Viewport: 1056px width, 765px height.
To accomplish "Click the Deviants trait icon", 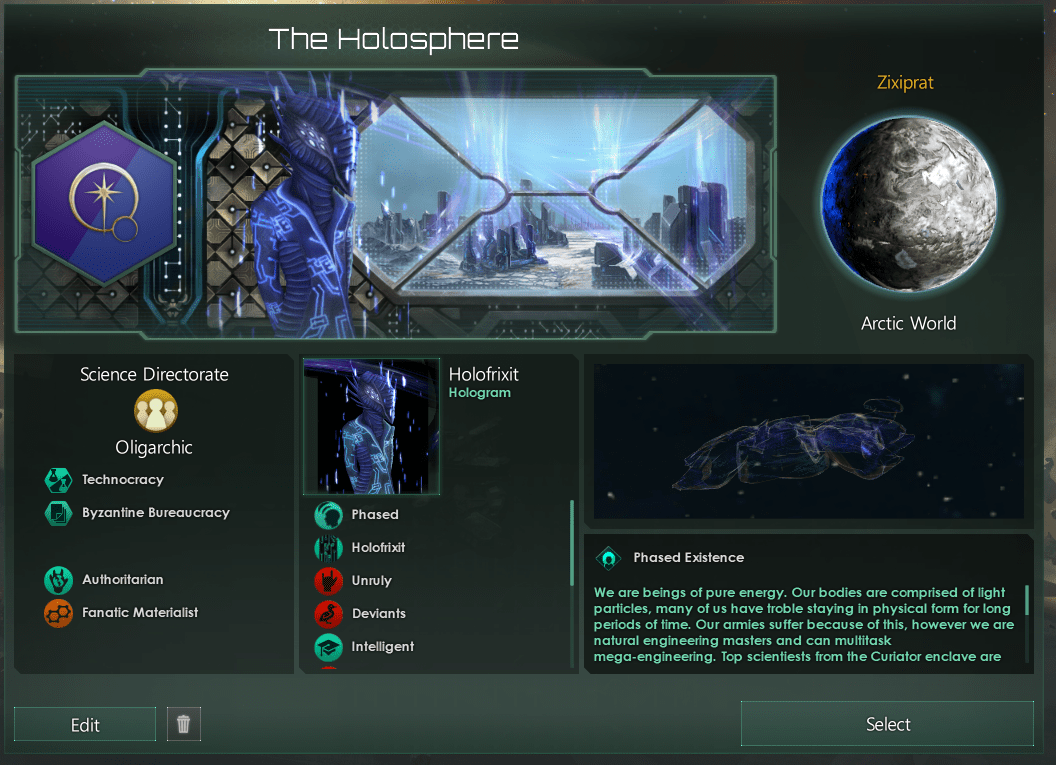I will (329, 614).
